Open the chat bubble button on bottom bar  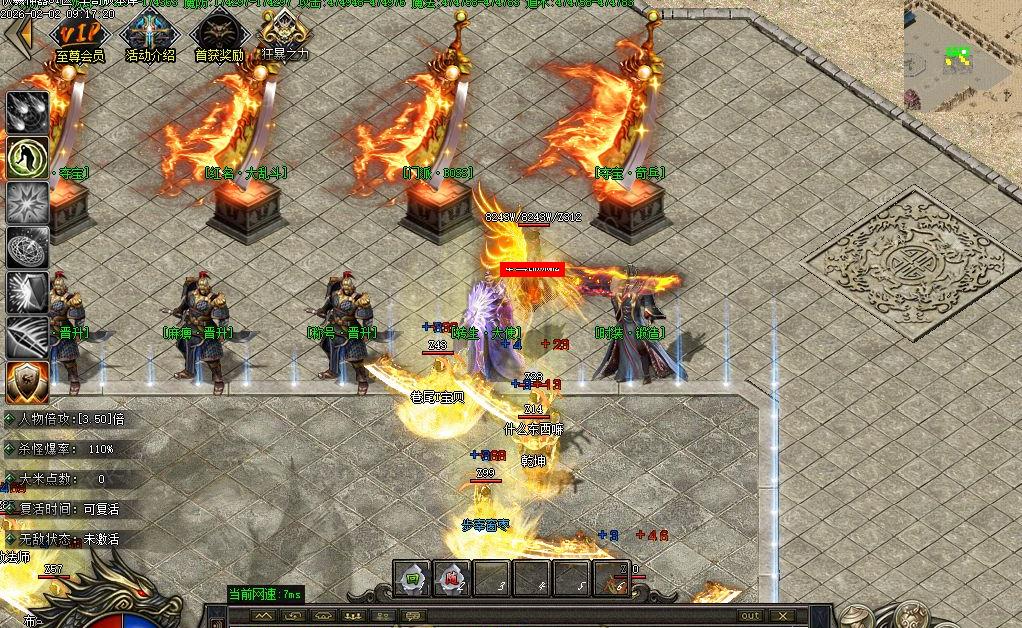pyautogui.click(x=411, y=616)
